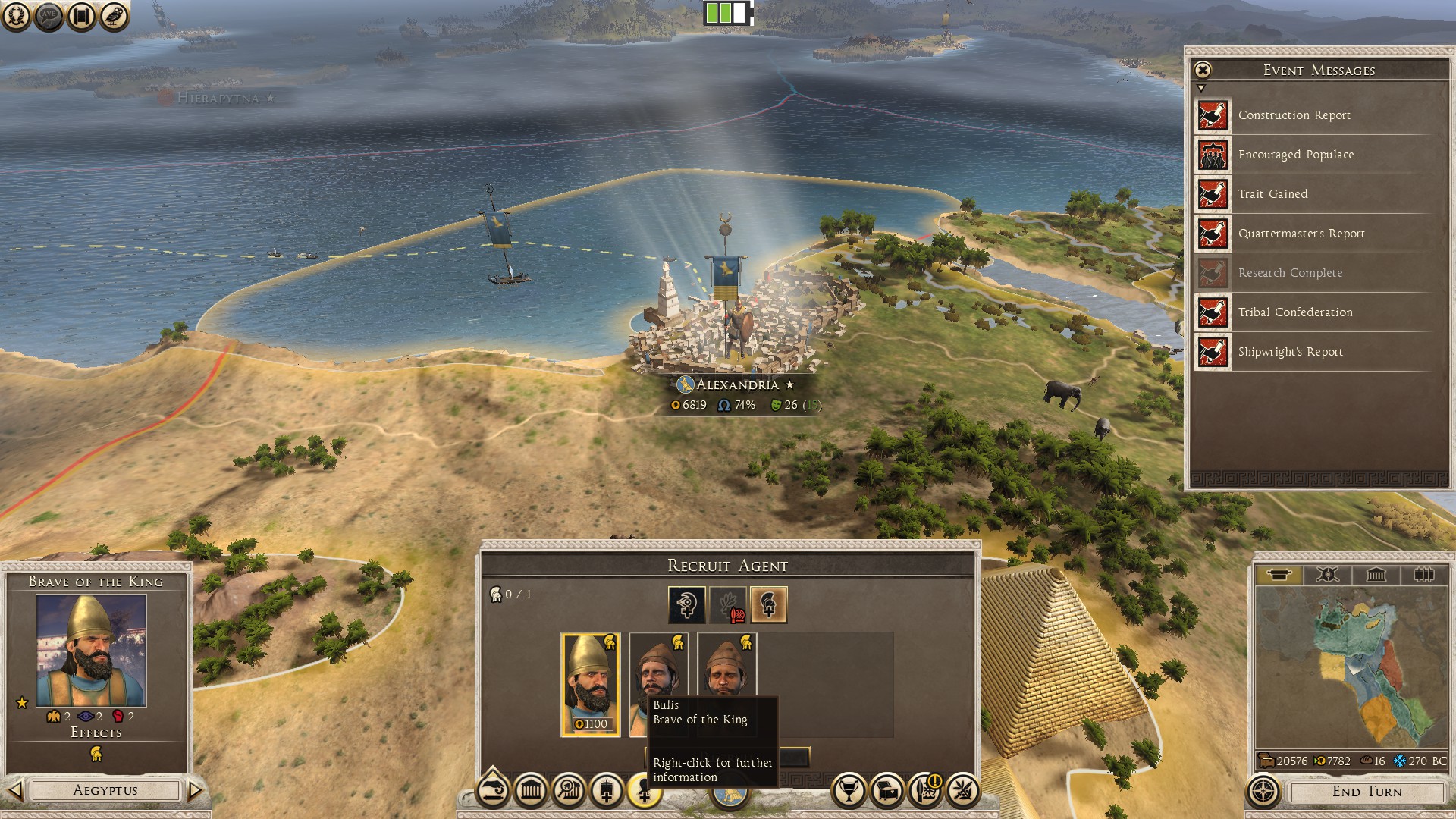1456x819 pixels.
Task: Go to the next province arrow
Action: pyautogui.click(x=195, y=791)
